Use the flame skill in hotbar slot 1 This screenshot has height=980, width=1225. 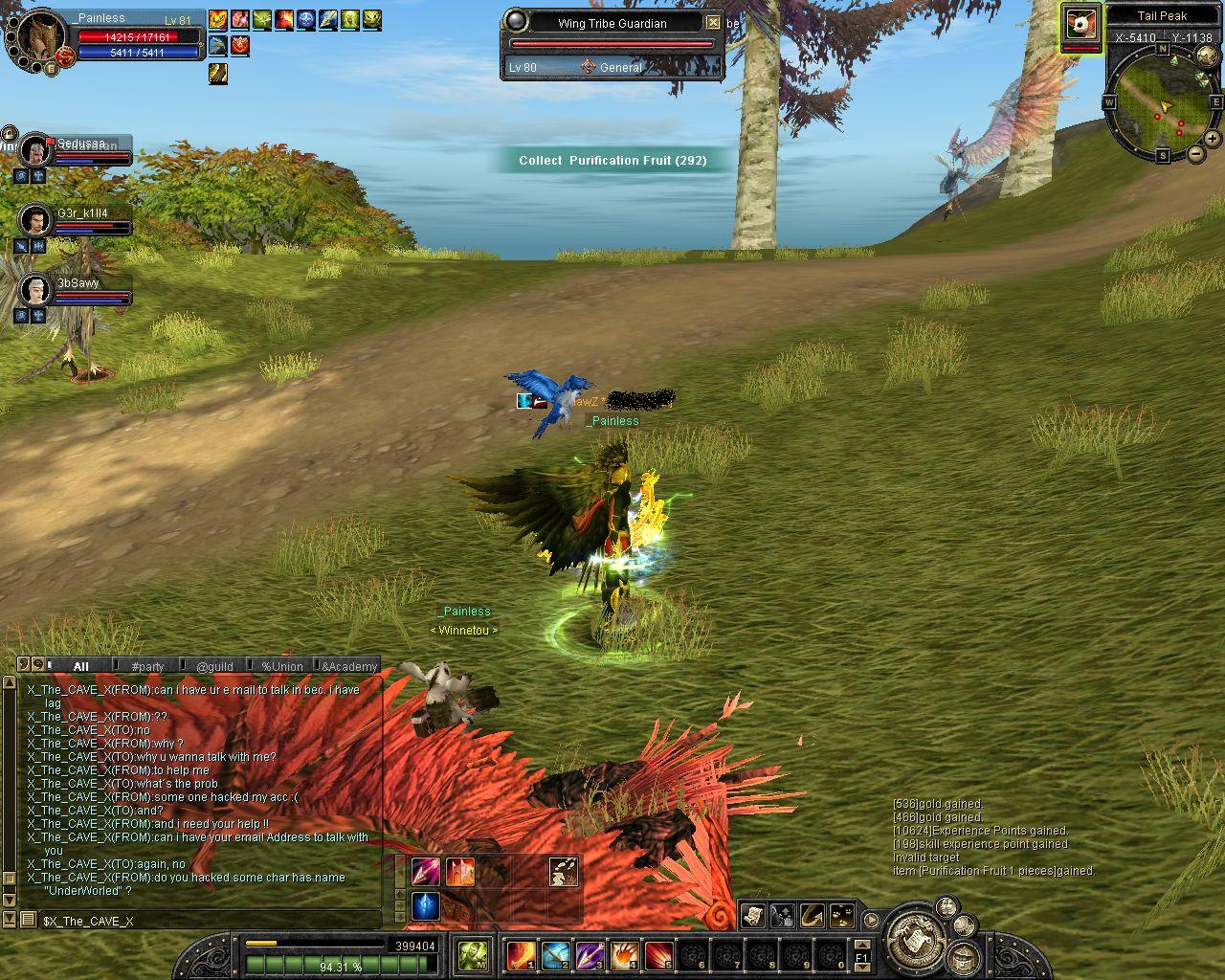point(521,955)
